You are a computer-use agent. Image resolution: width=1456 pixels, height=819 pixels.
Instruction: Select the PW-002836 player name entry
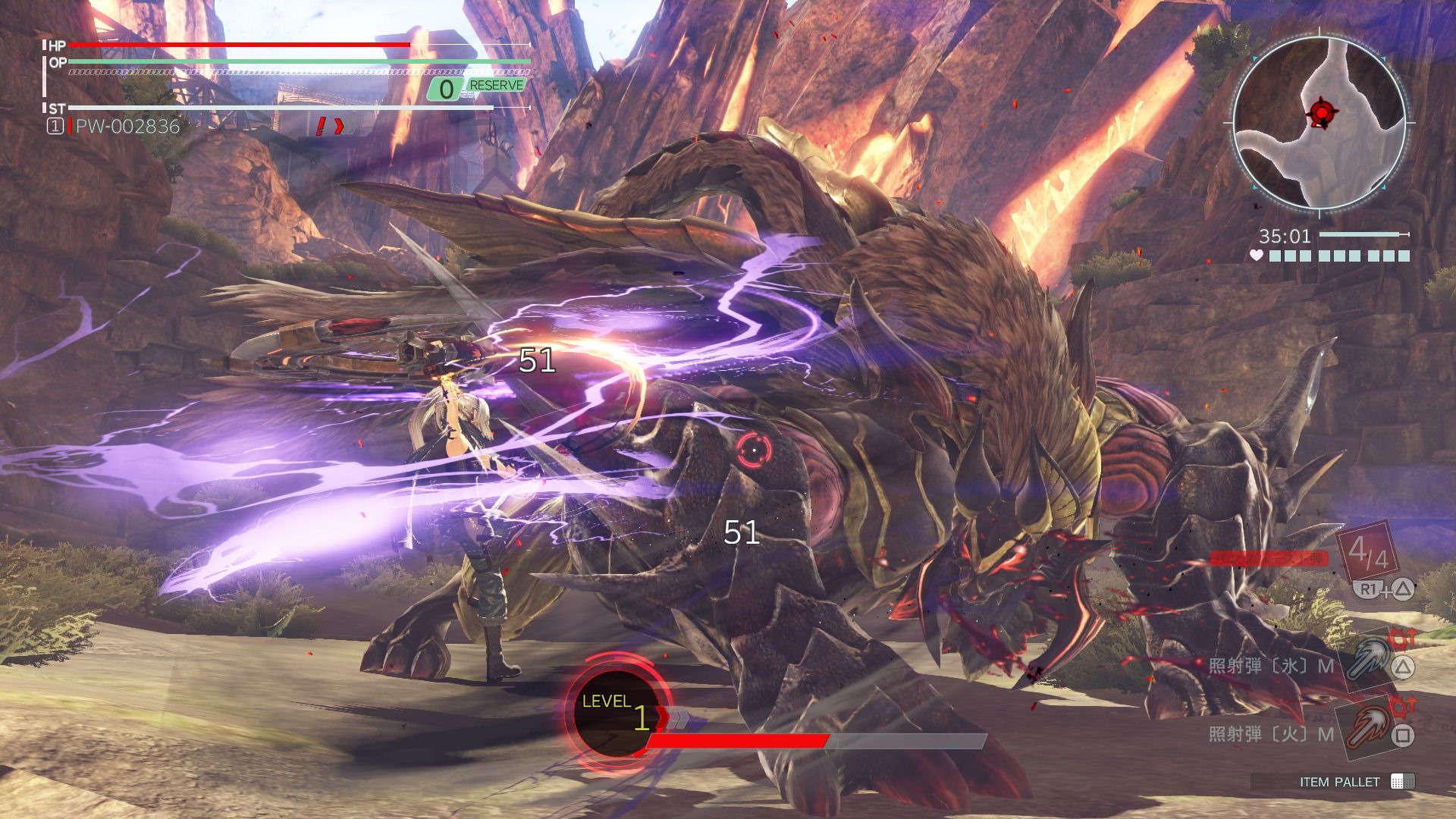(x=127, y=126)
